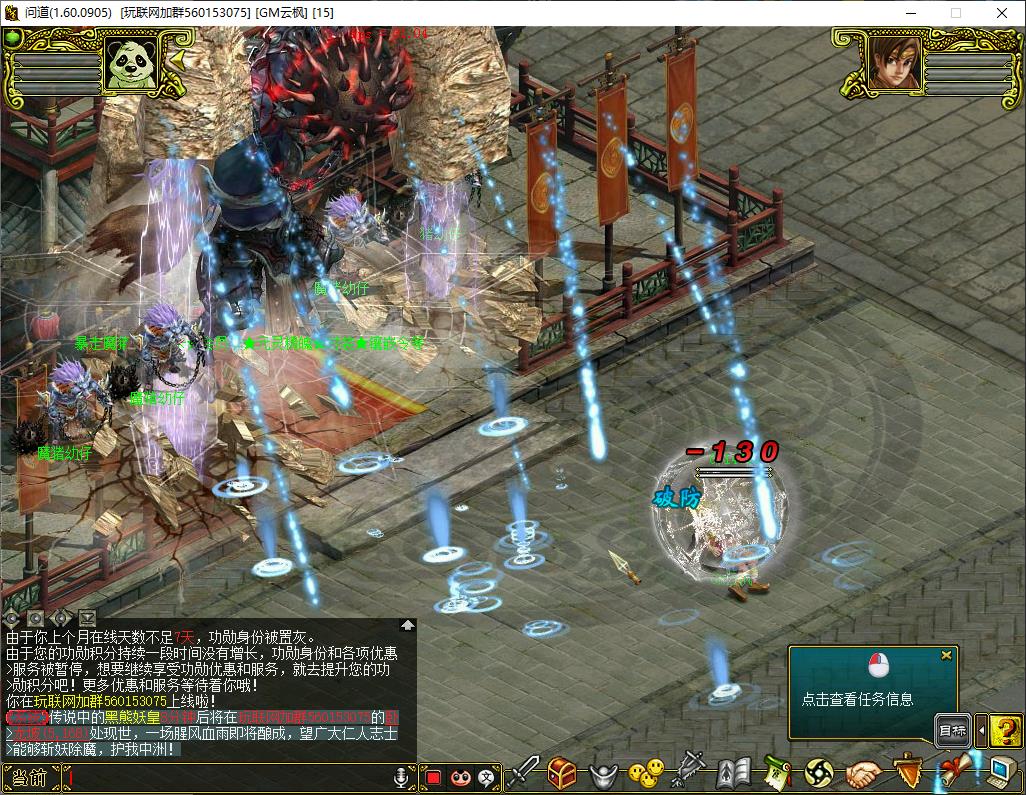The image size is (1026, 795).
Task: Click the microphone voice chat button
Action: [x=401, y=777]
